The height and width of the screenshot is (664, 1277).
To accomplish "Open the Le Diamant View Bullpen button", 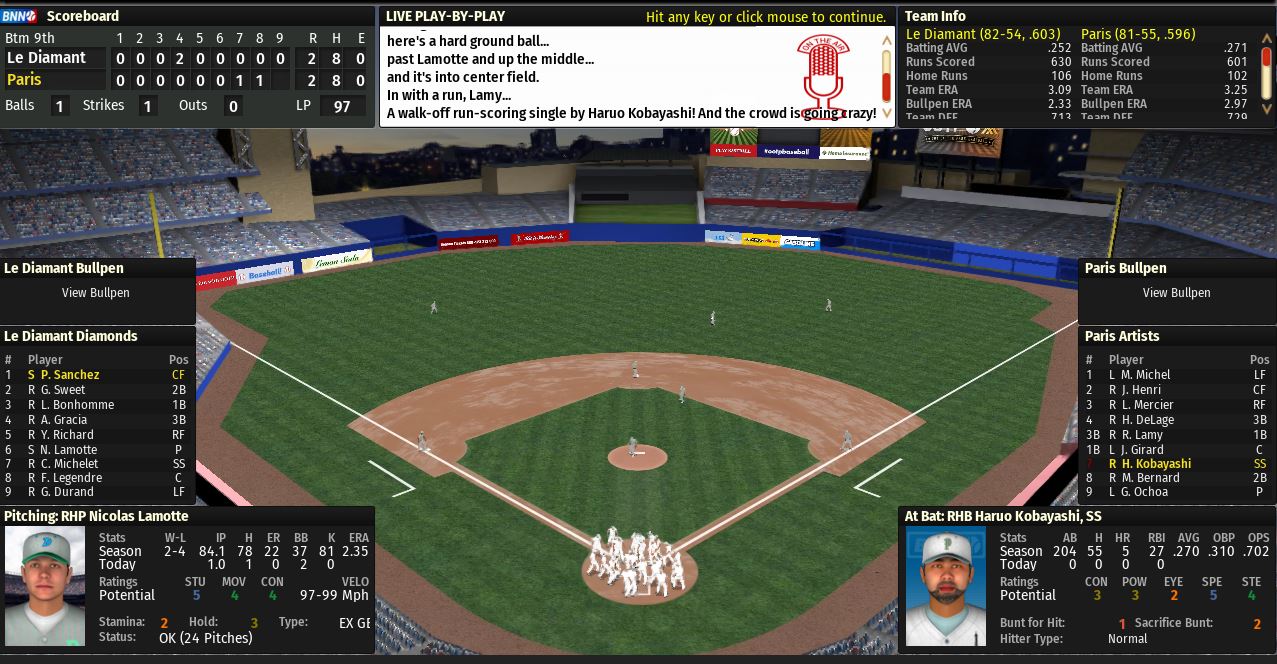I will click(x=96, y=293).
